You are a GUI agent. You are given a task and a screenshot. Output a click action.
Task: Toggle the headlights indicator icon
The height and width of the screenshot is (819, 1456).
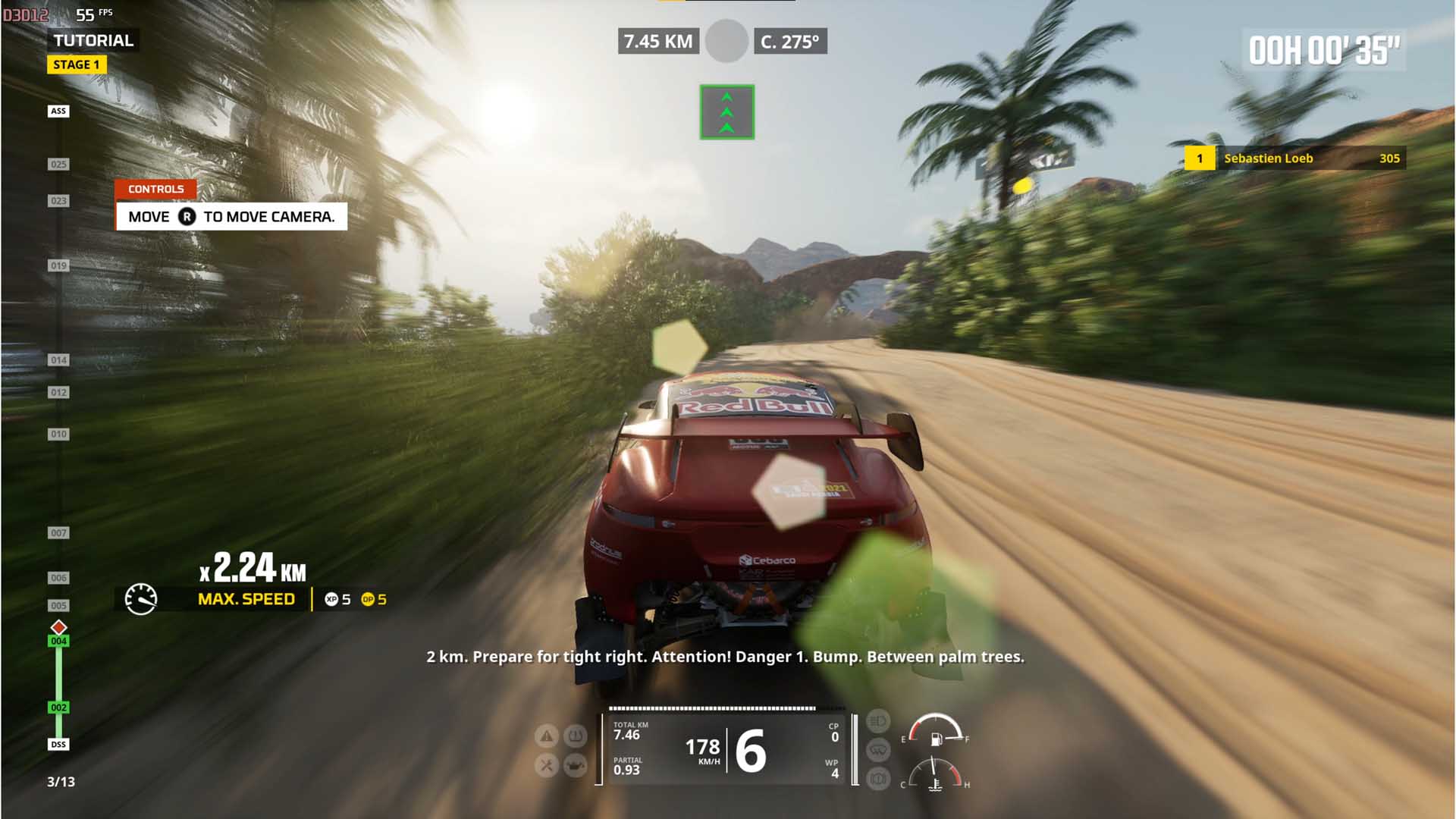(877, 720)
